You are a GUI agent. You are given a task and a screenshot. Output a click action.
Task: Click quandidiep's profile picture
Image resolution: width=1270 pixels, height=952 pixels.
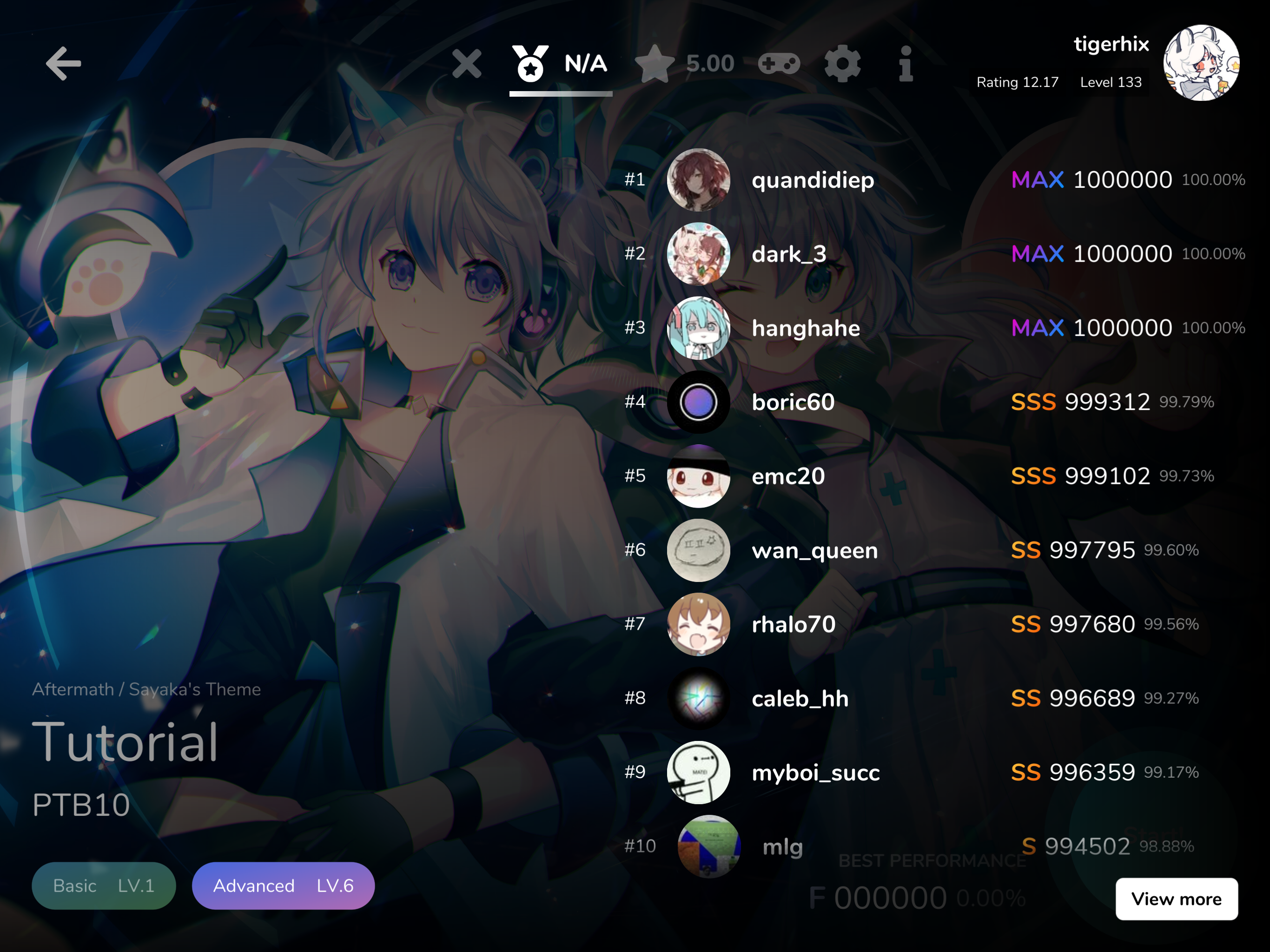point(698,181)
